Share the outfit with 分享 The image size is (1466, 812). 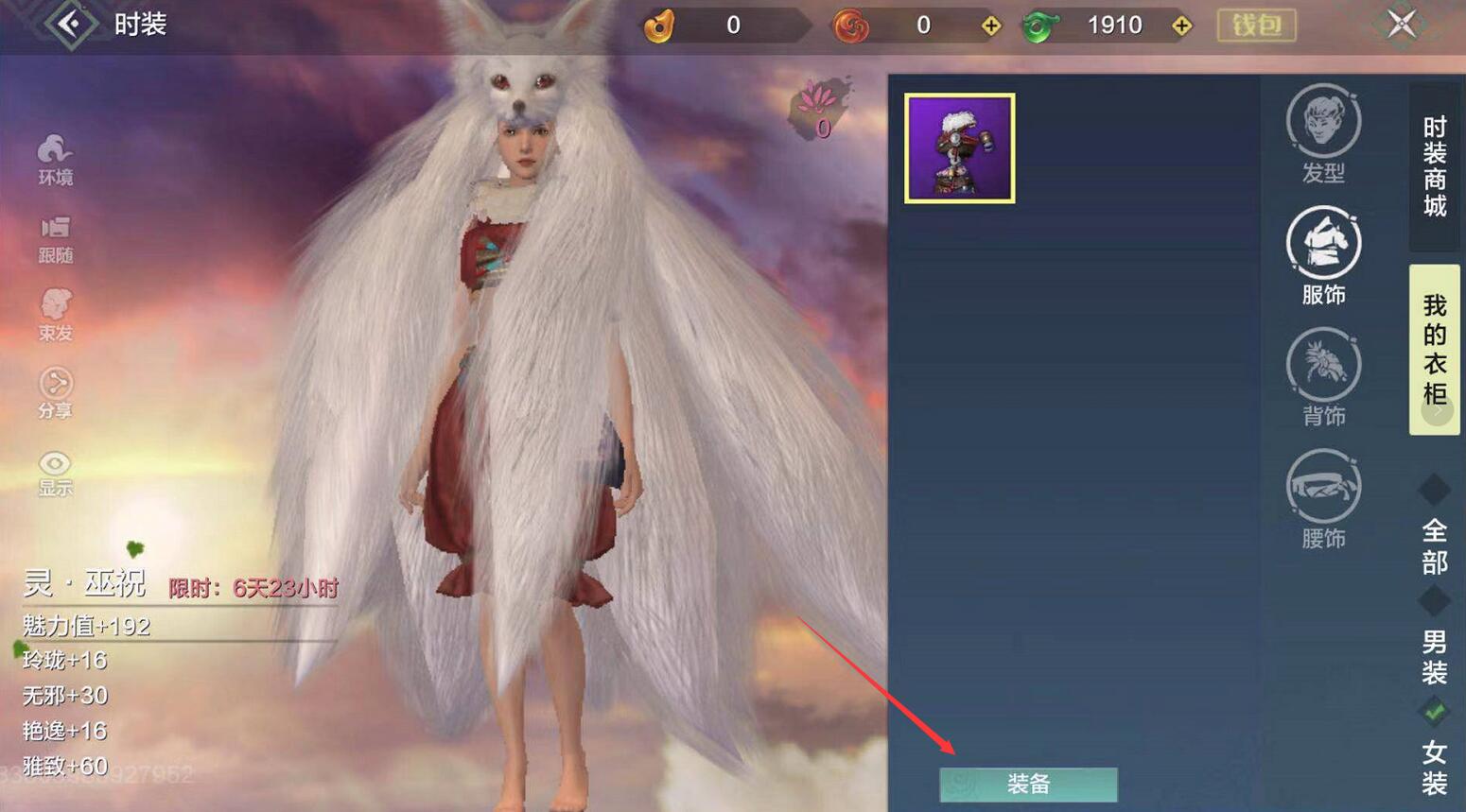tap(55, 393)
